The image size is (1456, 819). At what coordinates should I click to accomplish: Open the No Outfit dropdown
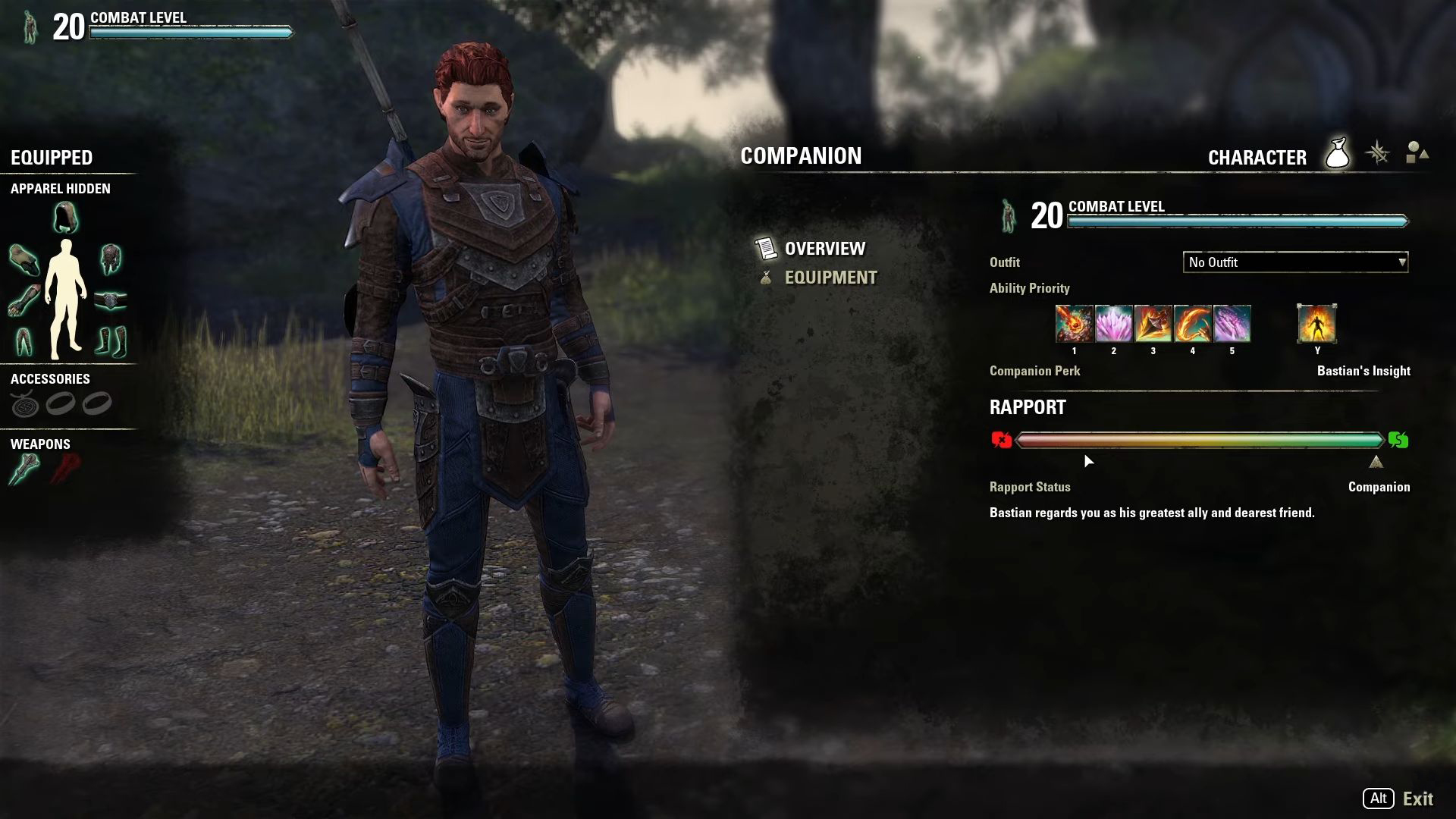pos(1295,262)
